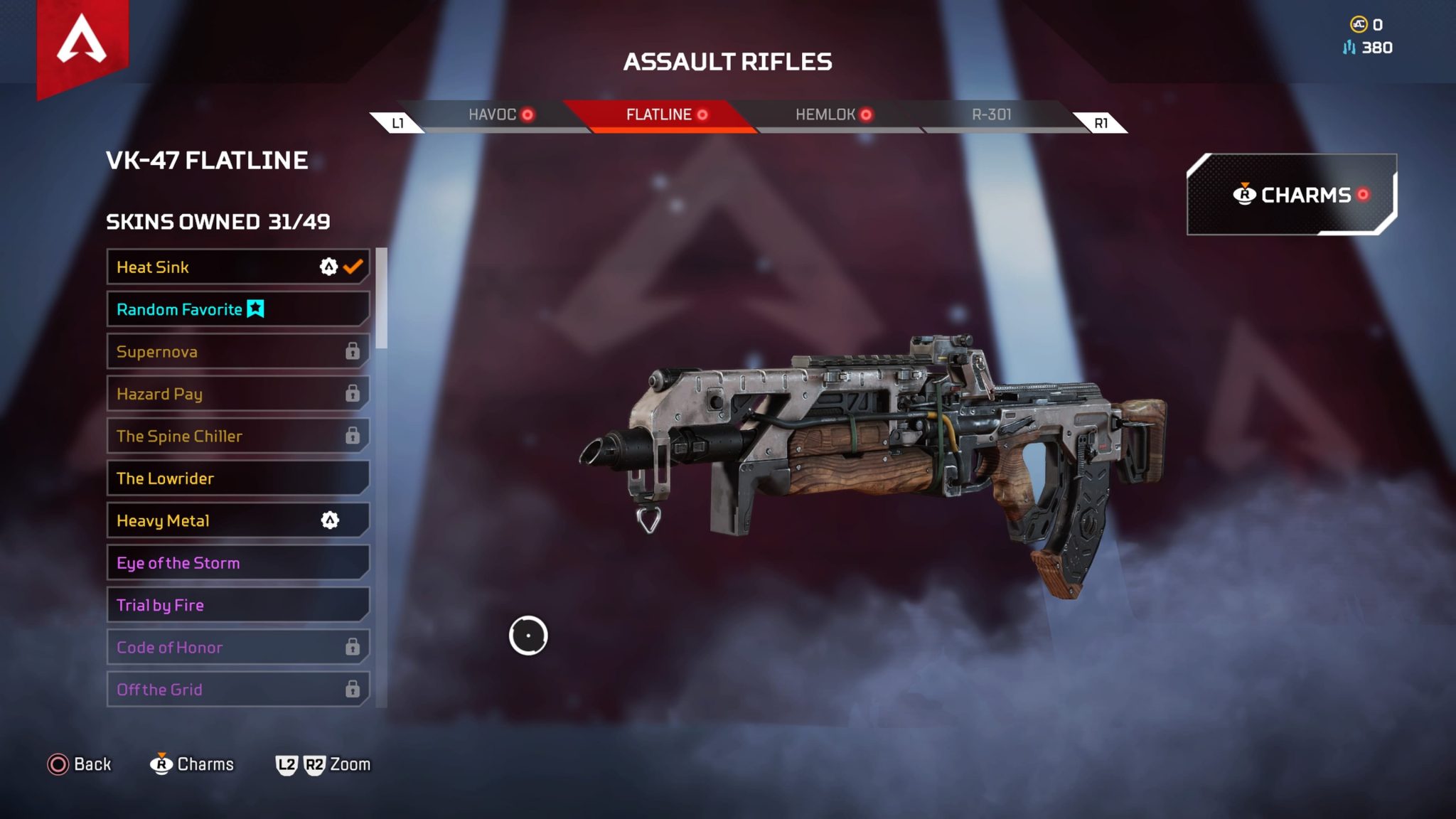1456x819 pixels.
Task: Choose the Random Favorite skin option
Action: click(237, 309)
